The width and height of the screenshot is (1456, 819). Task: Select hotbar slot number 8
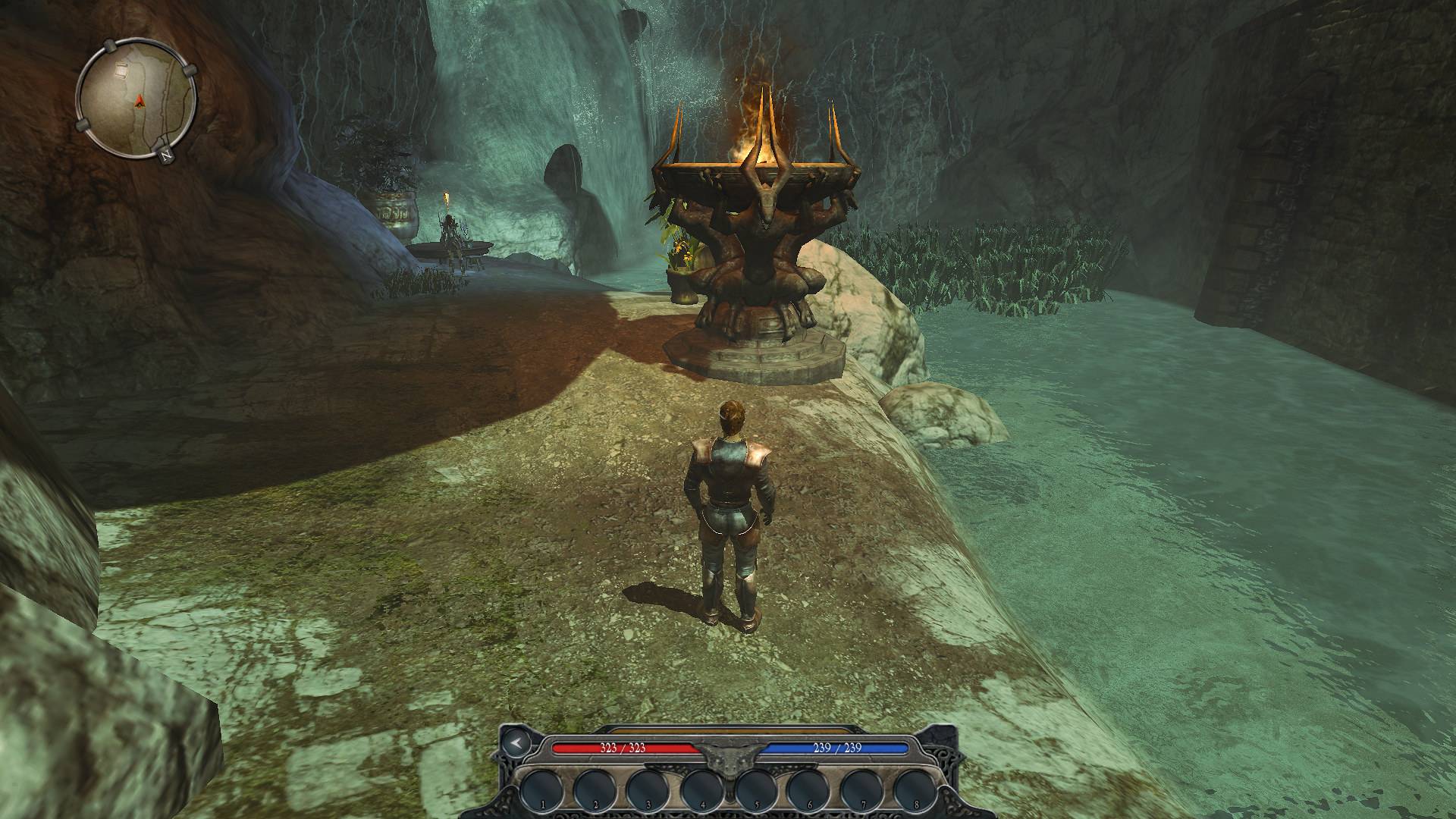coord(916,790)
